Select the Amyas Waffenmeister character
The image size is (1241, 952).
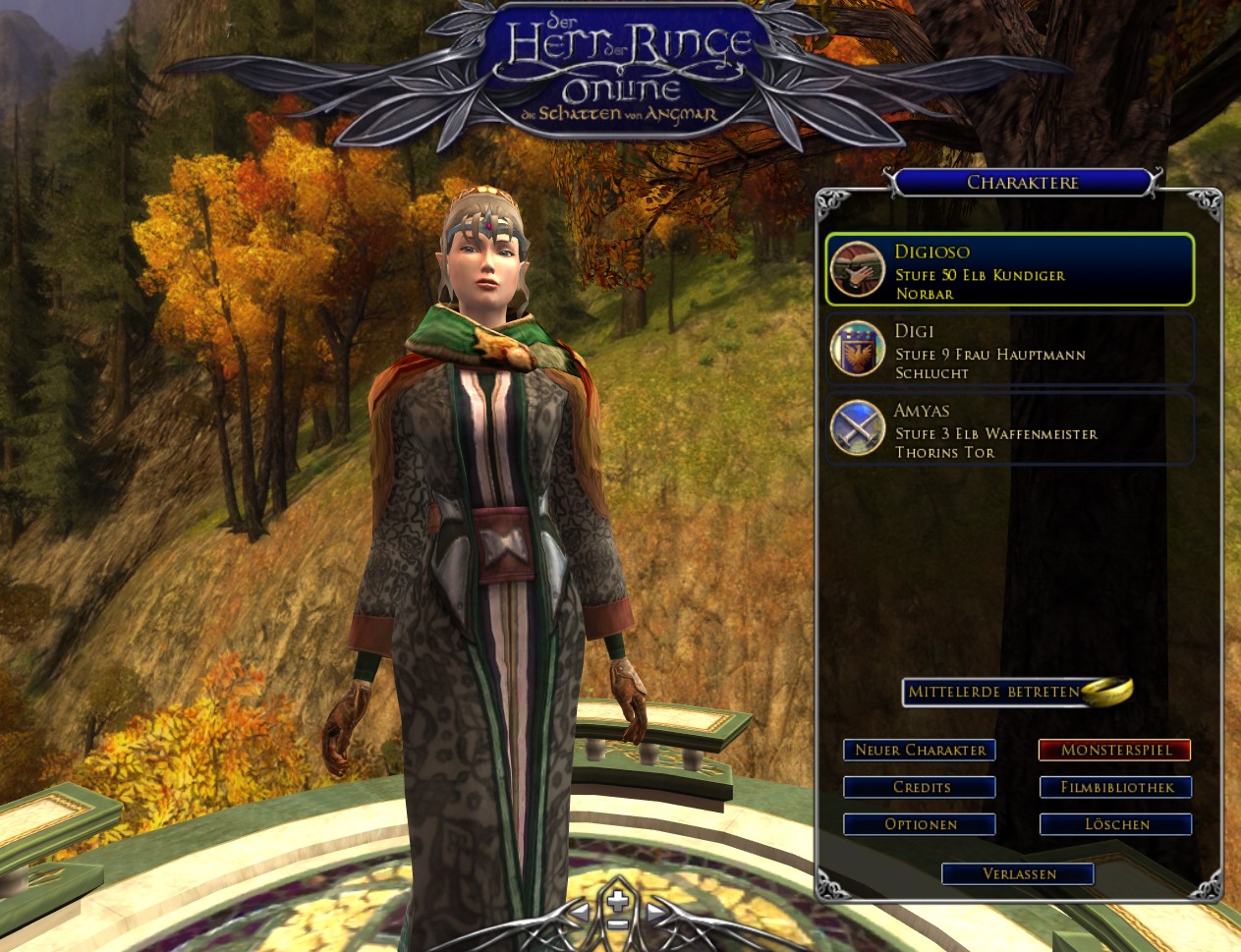[1009, 430]
